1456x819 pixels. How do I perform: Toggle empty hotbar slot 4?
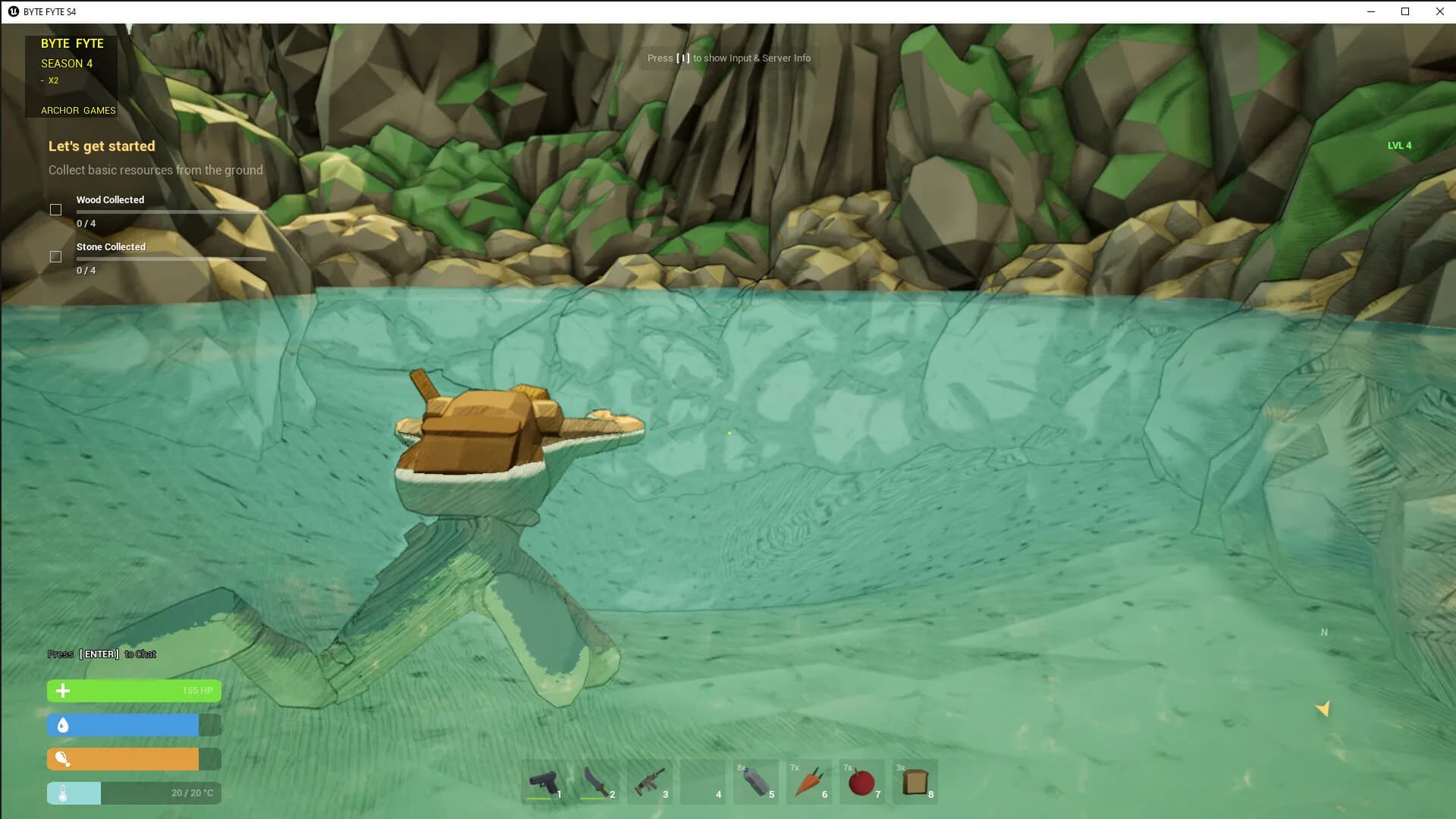click(x=704, y=782)
